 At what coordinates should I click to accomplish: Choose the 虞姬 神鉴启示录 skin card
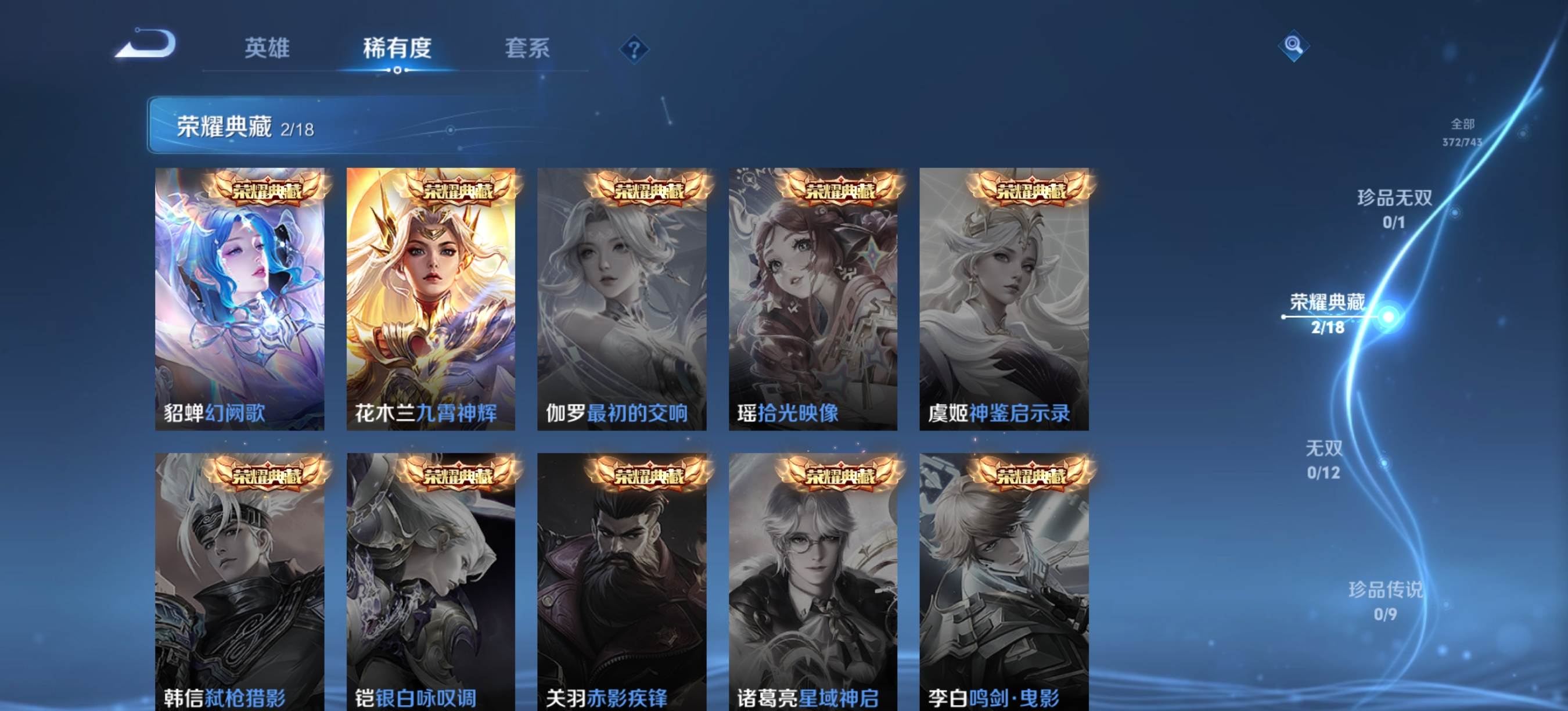pos(1004,299)
